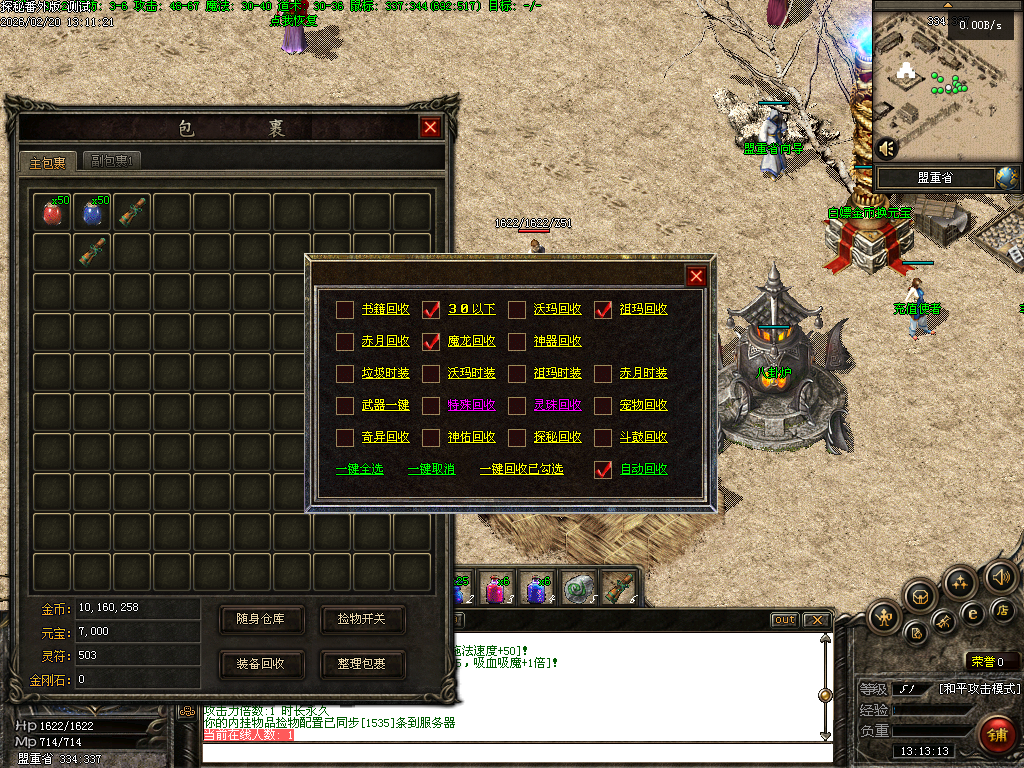Close the recycle options dialog
Viewport: 1024px width, 768px height.
tap(696, 277)
